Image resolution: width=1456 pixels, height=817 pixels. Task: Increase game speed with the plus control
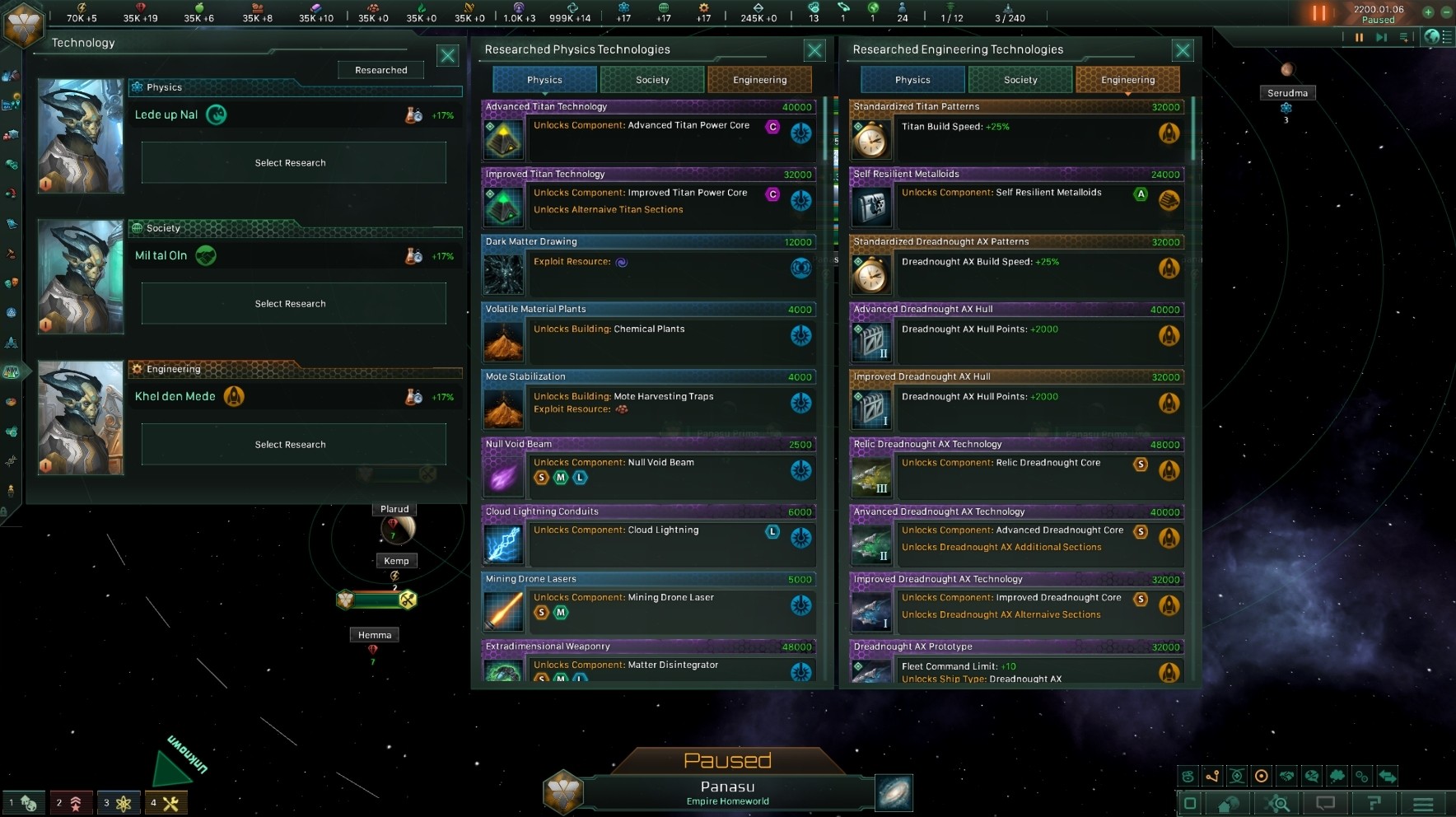(1429, 12)
